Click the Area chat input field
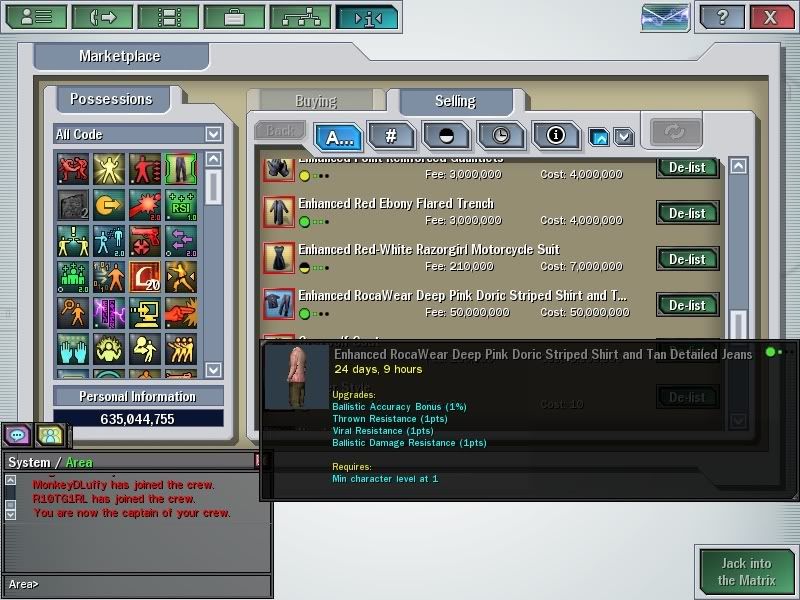 coord(150,584)
